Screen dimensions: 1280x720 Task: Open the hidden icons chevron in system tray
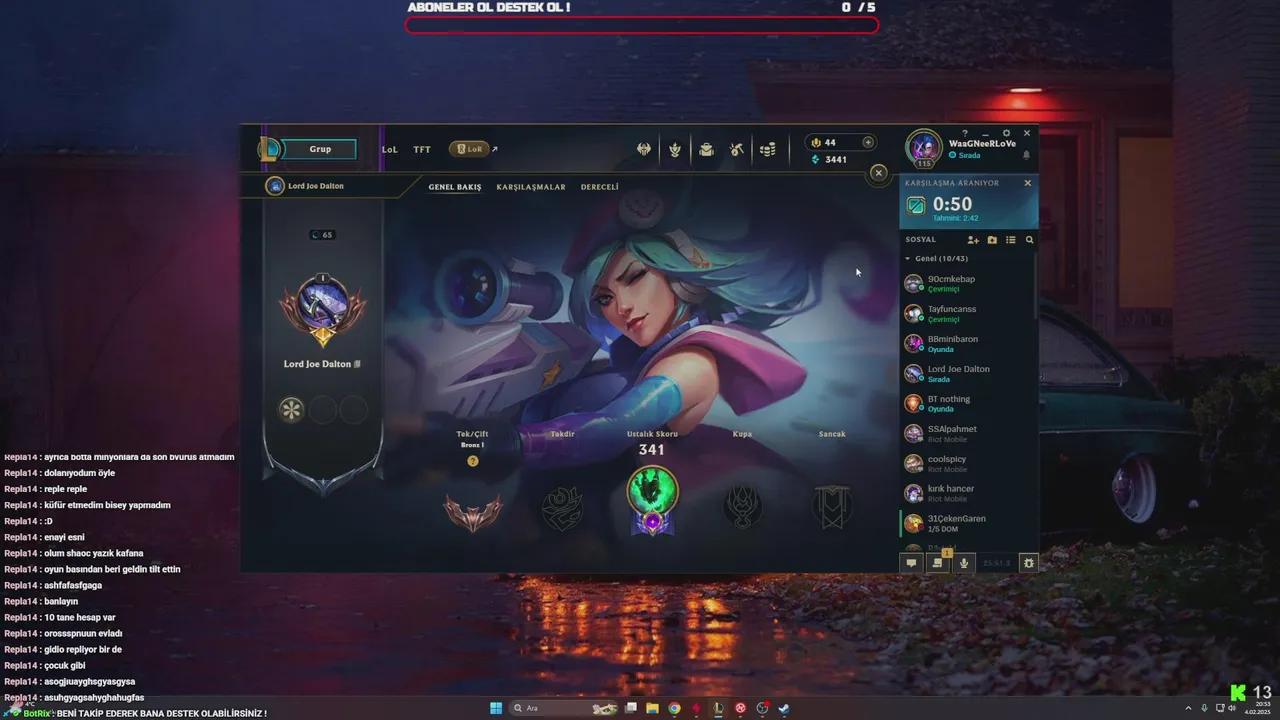pos(1188,708)
